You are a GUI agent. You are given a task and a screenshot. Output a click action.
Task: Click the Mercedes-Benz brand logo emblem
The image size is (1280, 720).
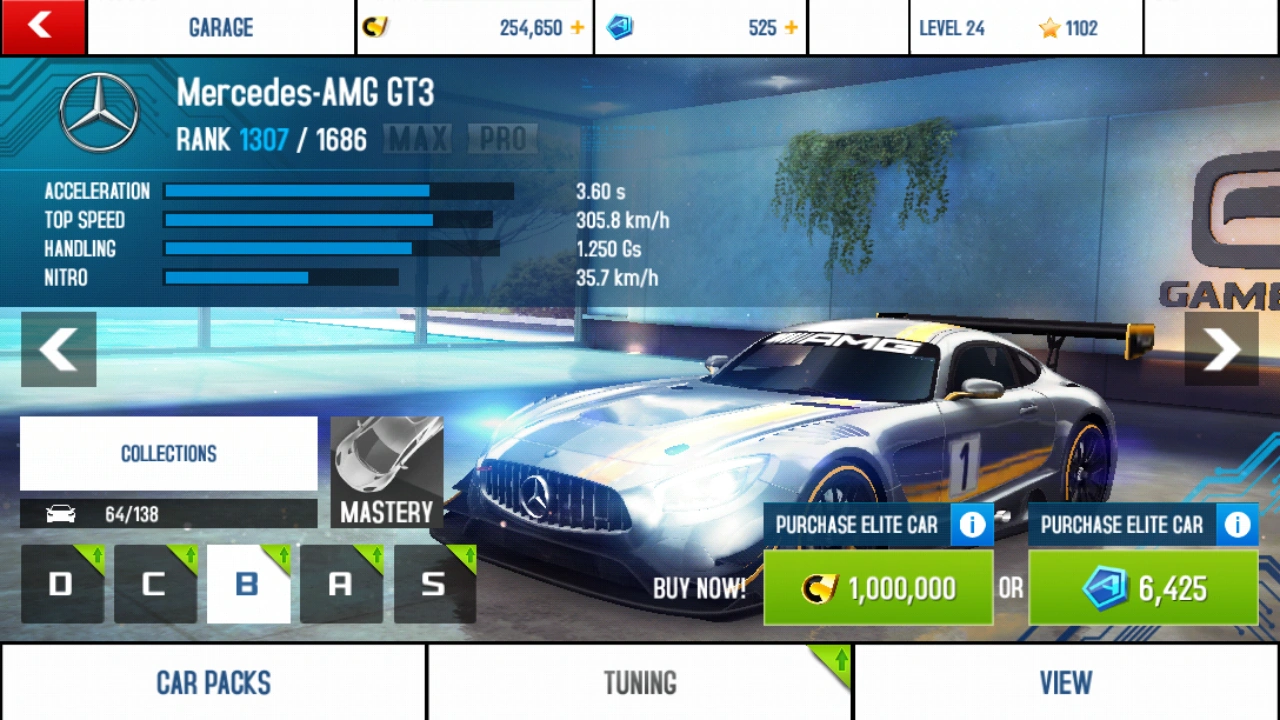[97, 111]
